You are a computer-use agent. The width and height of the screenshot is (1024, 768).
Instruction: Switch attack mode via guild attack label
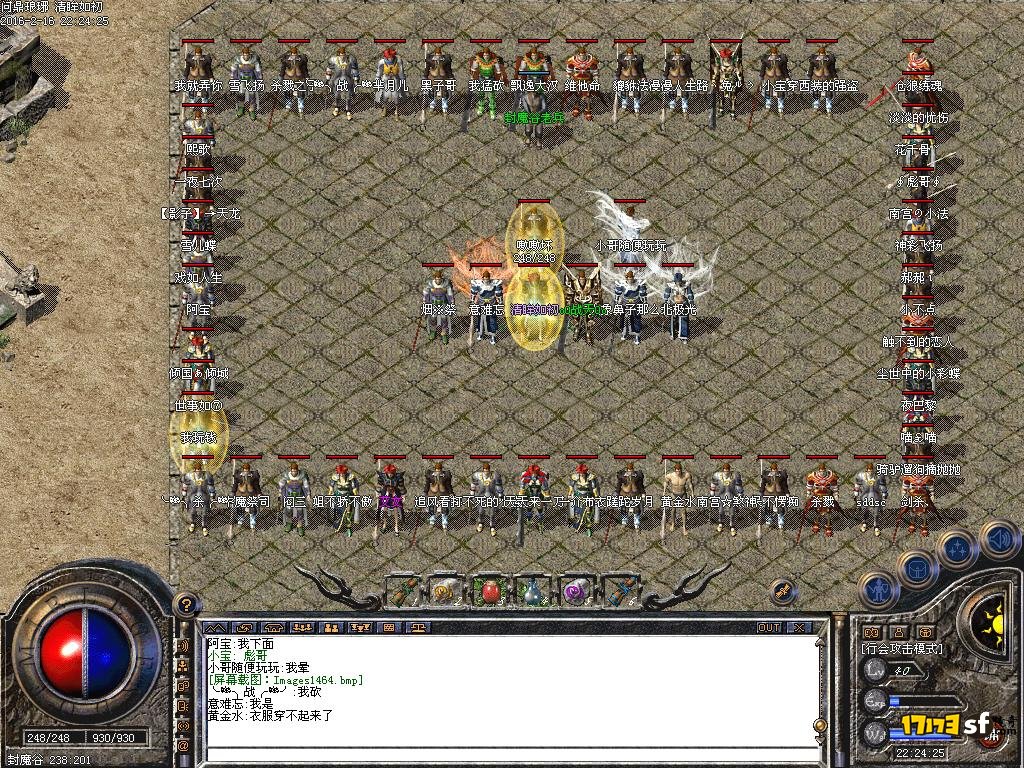[896, 648]
